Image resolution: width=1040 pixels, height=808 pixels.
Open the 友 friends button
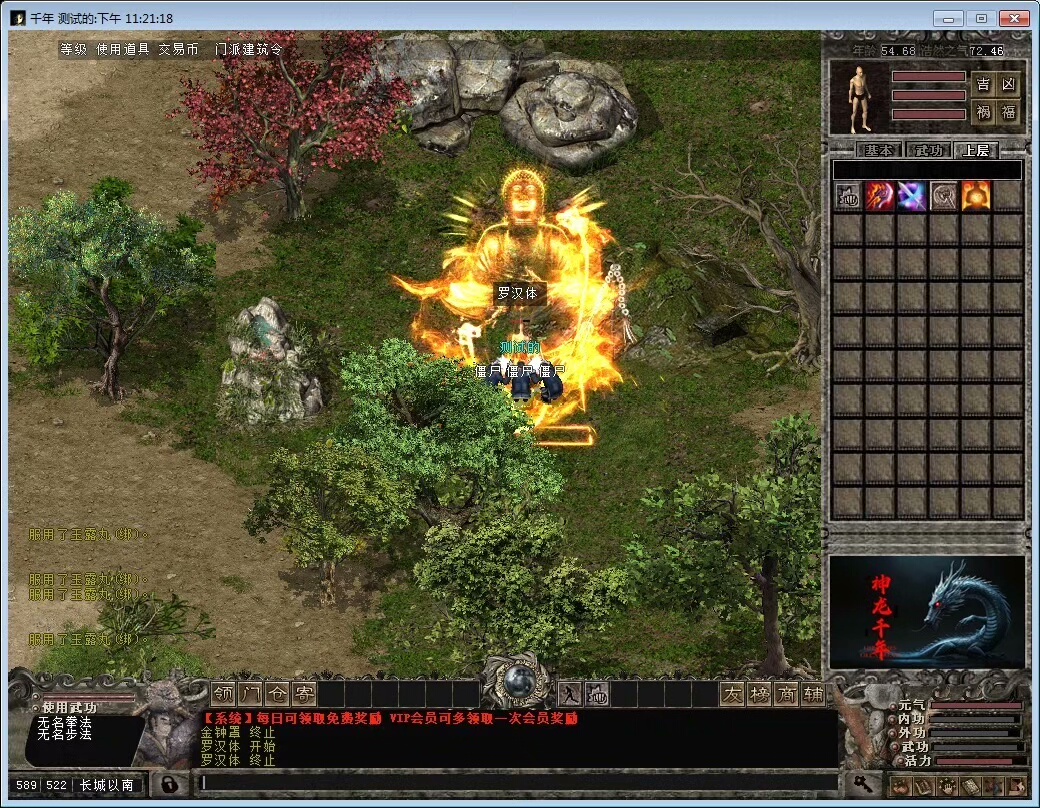[x=733, y=693]
